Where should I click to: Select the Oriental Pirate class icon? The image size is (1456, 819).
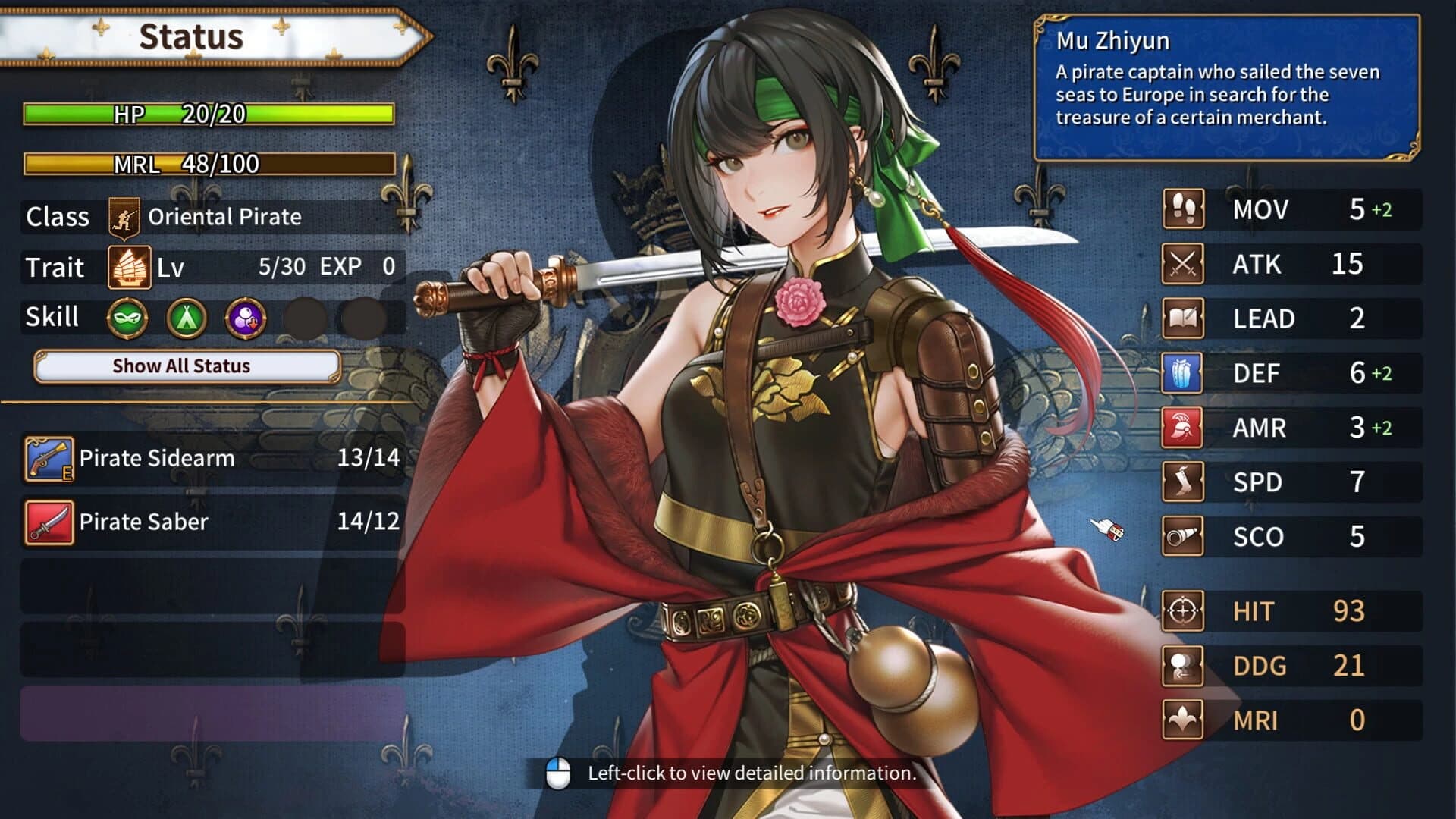click(123, 217)
